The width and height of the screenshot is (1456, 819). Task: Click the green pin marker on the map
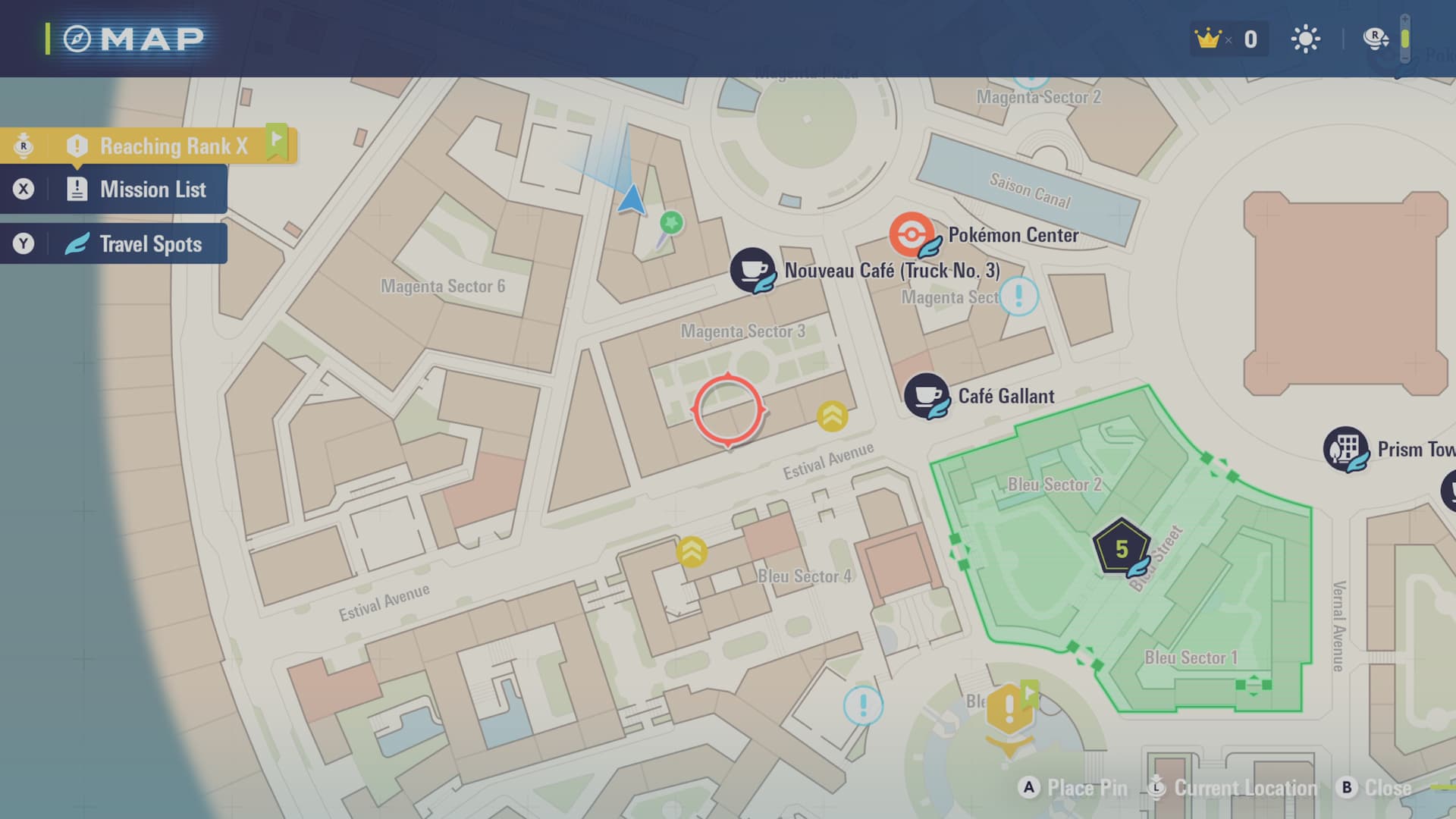(670, 224)
